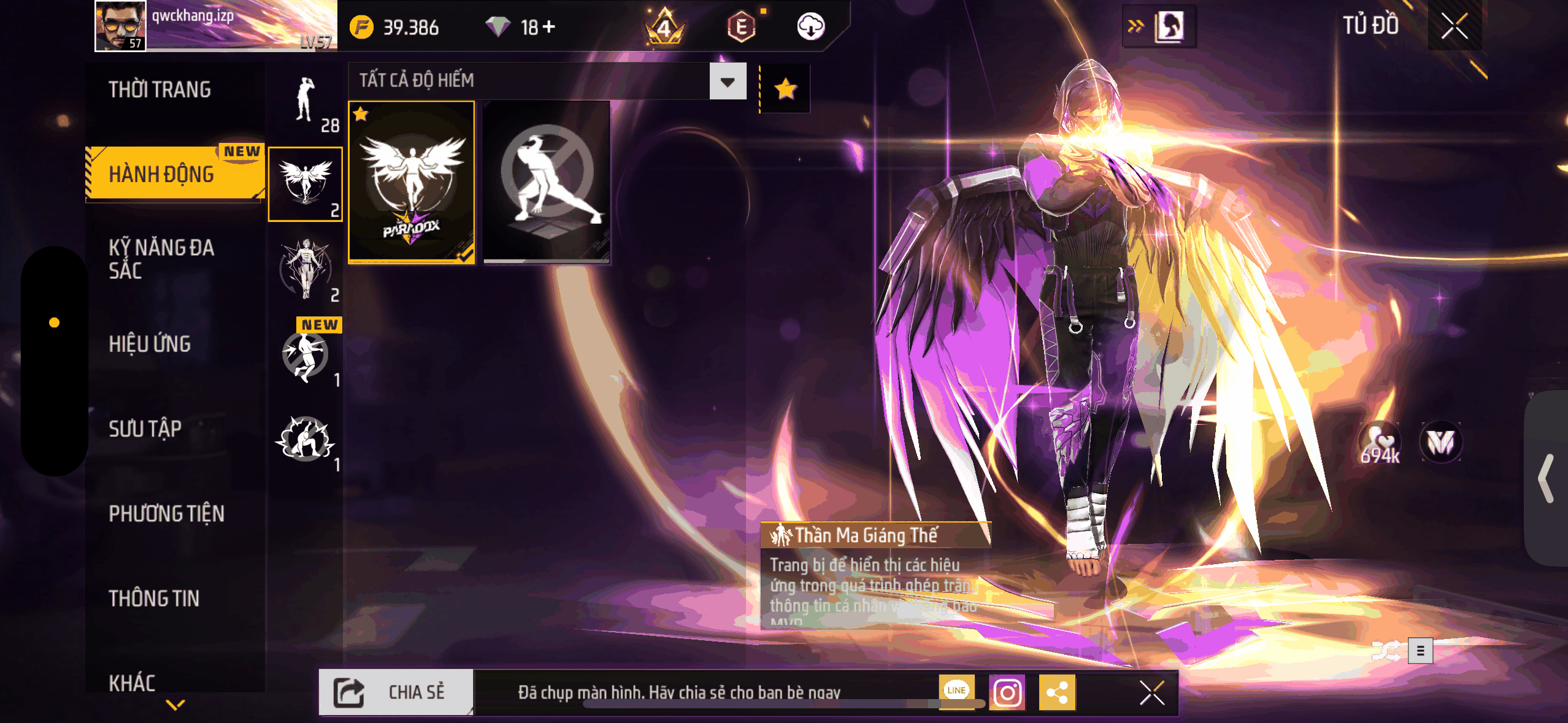Dismiss the screenshot share bar

(1151, 693)
